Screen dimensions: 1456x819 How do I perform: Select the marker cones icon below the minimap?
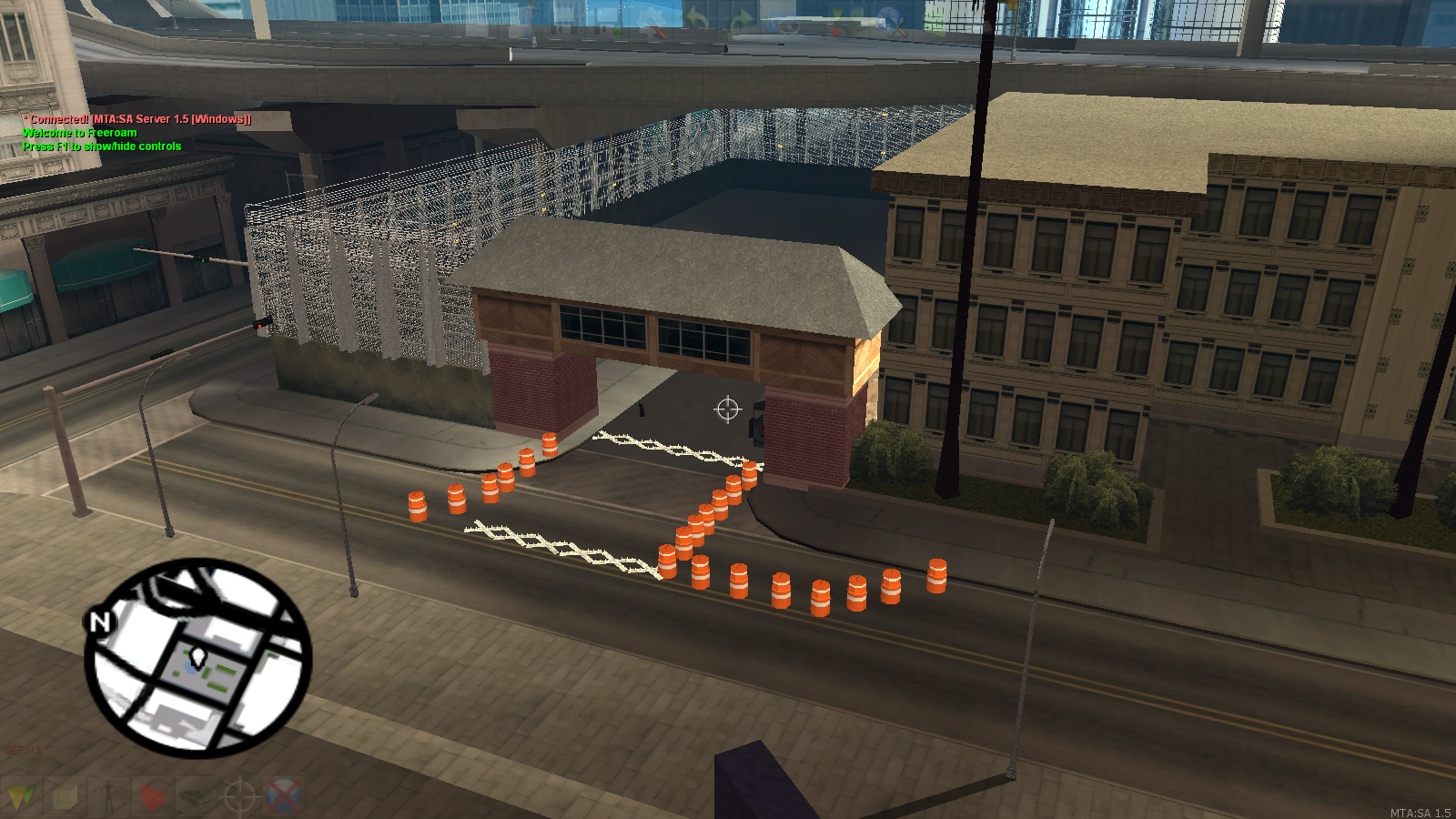click(25, 798)
